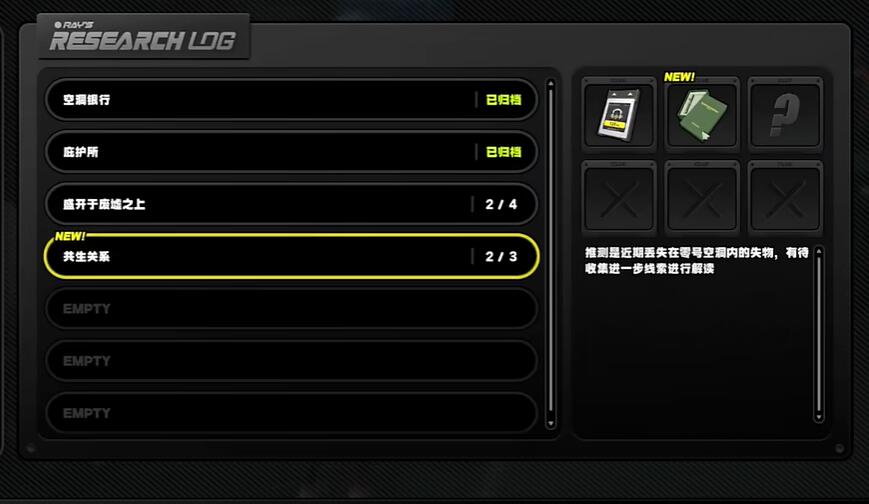View the new green notebook clue
Screen dimensions: 869x504
(702, 116)
